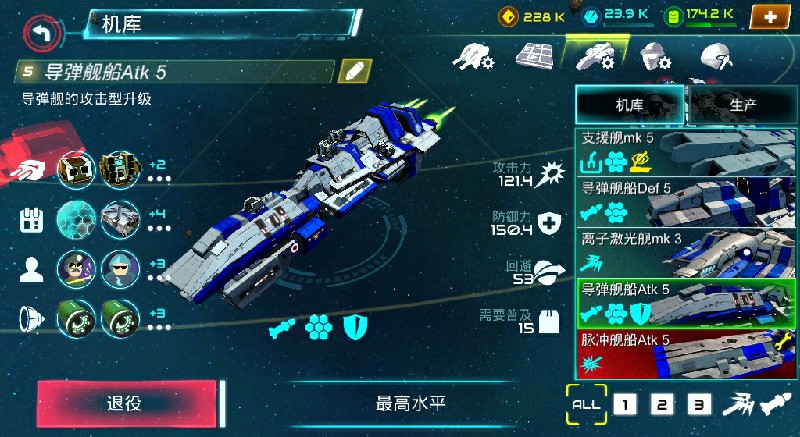Screen dimensions: 800x437
Task: Filter ships by fleet 1
Action: coord(624,404)
